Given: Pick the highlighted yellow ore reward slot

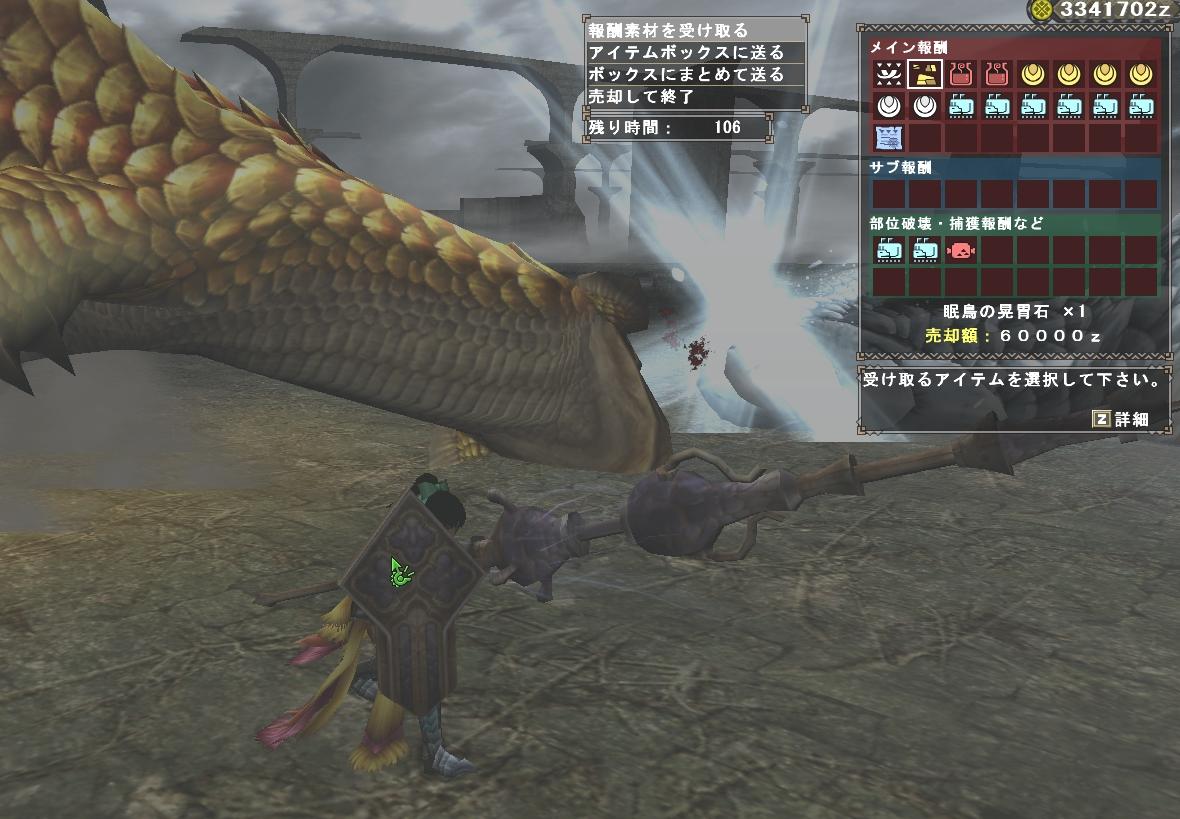Looking at the screenshot, I should click(924, 73).
